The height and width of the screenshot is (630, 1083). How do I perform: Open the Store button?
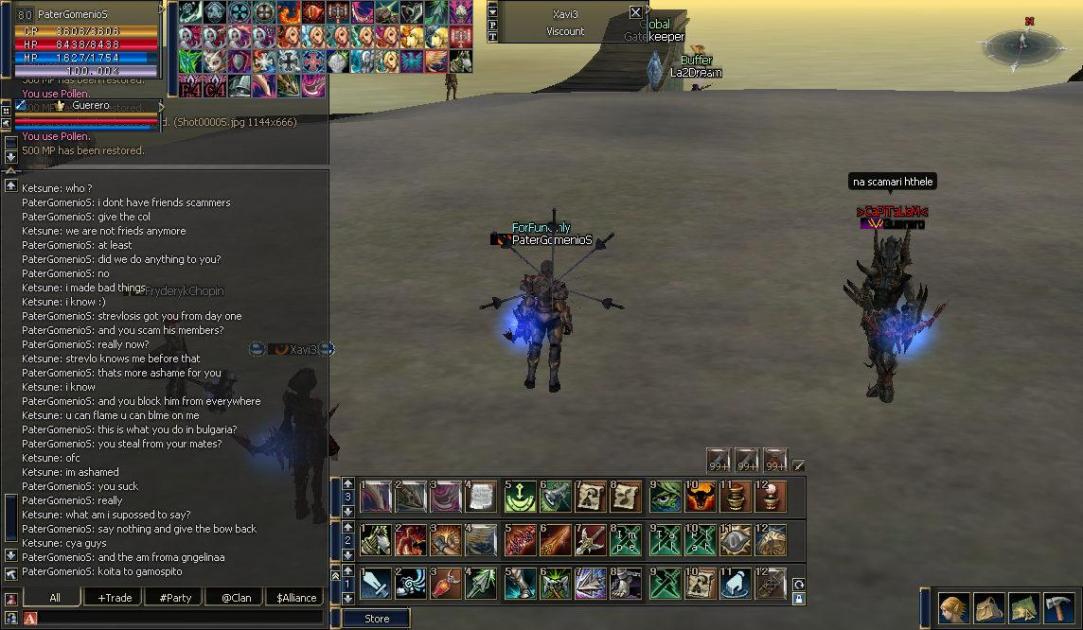pyautogui.click(x=376, y=619)
